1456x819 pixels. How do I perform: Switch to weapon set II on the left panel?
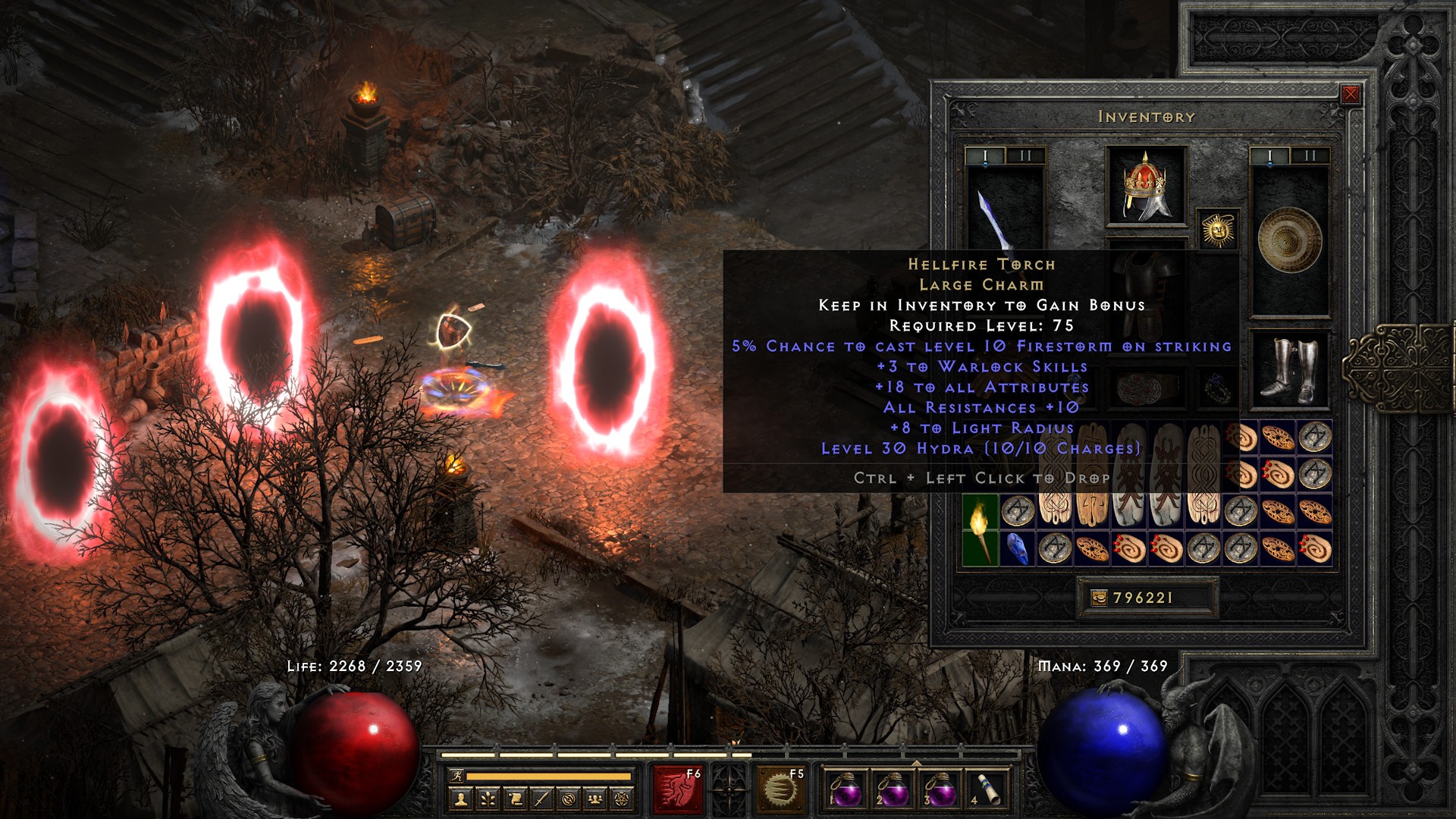(1025, 155)
